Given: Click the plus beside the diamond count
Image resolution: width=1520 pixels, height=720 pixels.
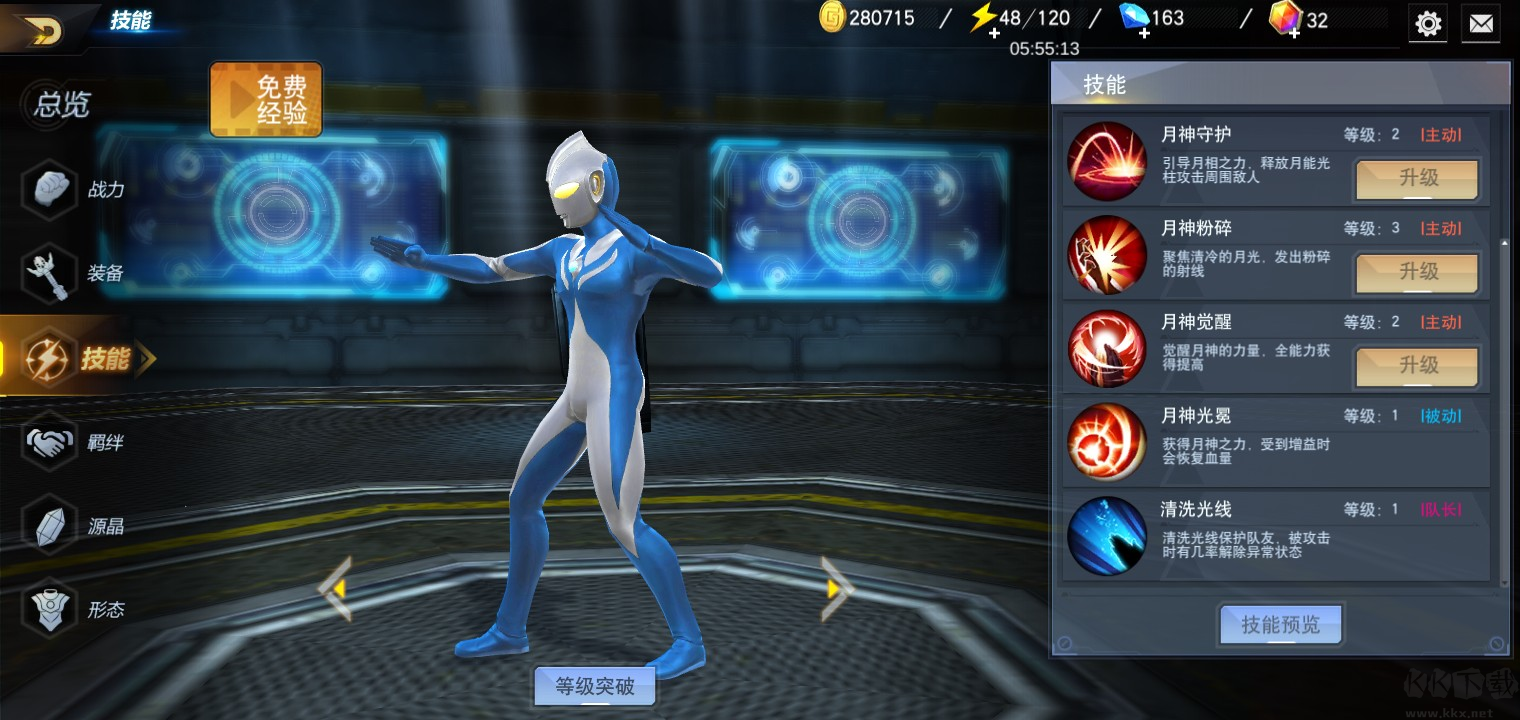Looking at the screenshot, I should point(1143,34).
